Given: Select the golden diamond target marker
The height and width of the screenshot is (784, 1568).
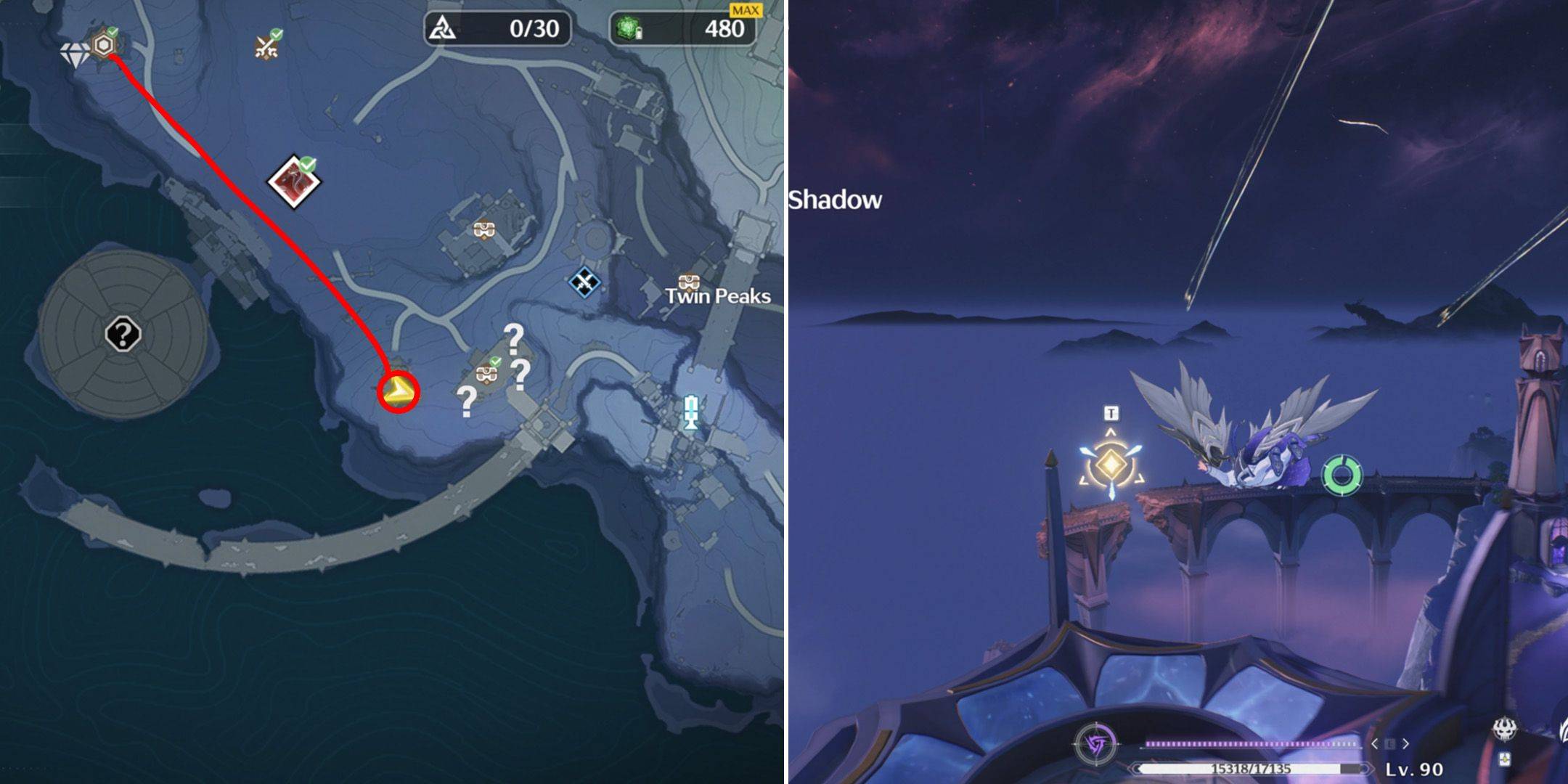Looking at the screenshot, I should 1111,463.
